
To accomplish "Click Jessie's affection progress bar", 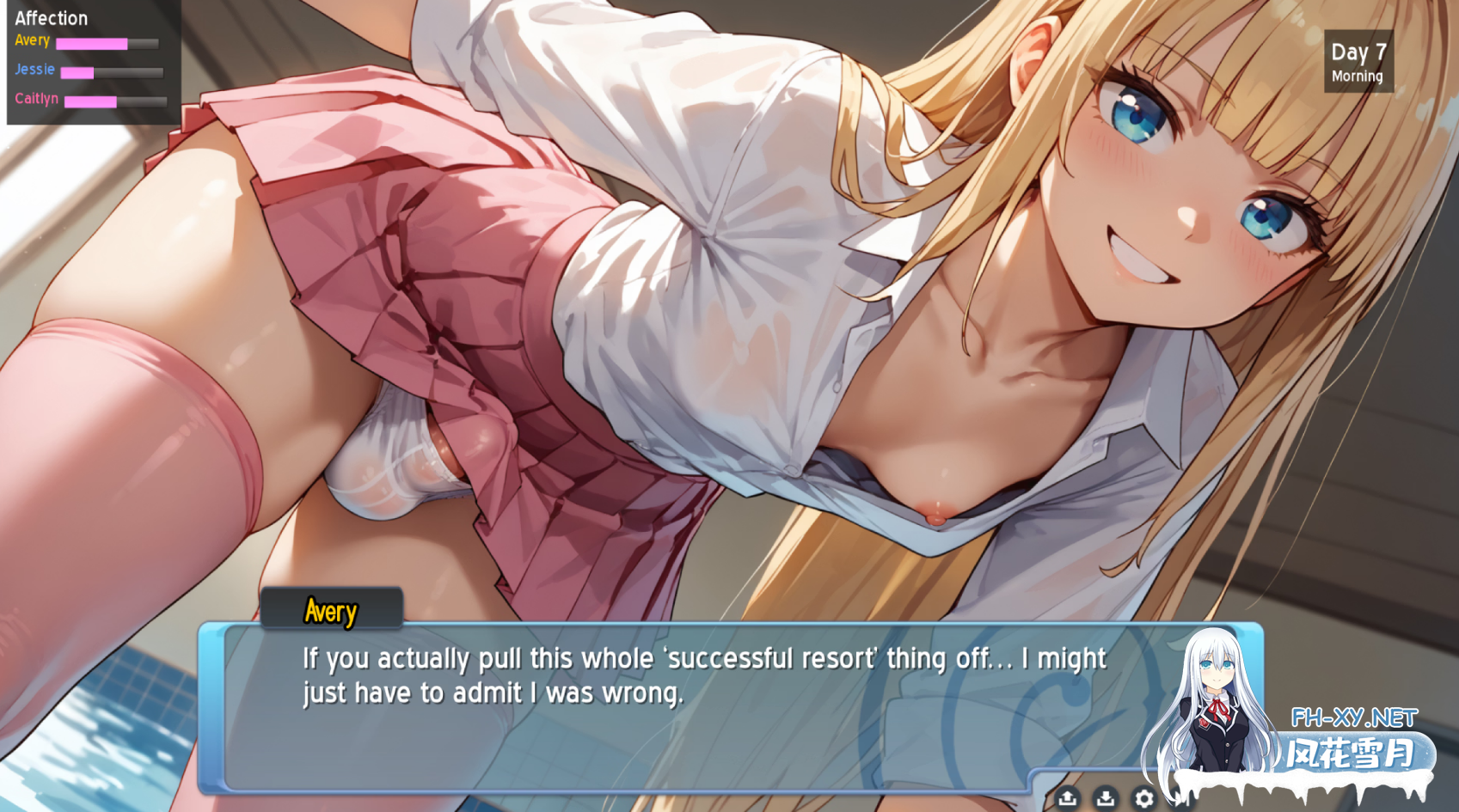I will click(112, 71).
